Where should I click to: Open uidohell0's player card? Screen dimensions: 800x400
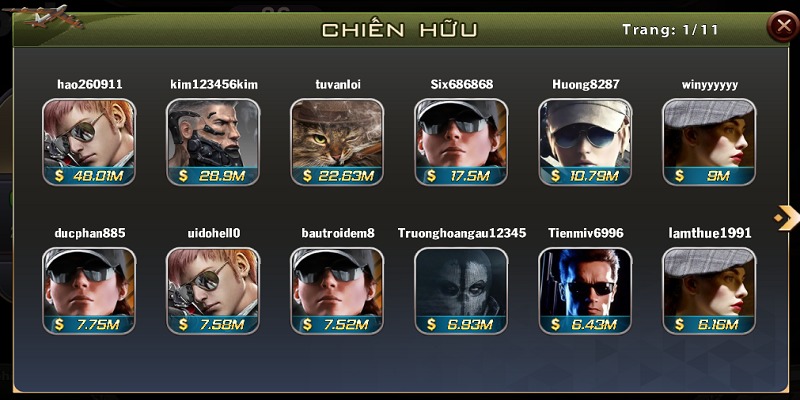(213, 290)
